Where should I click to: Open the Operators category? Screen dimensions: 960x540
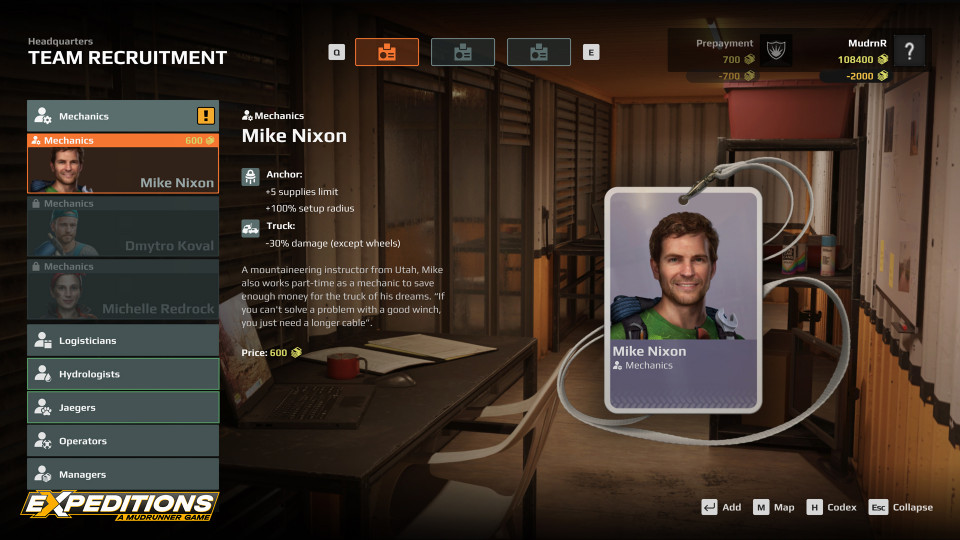coord(122,441)
